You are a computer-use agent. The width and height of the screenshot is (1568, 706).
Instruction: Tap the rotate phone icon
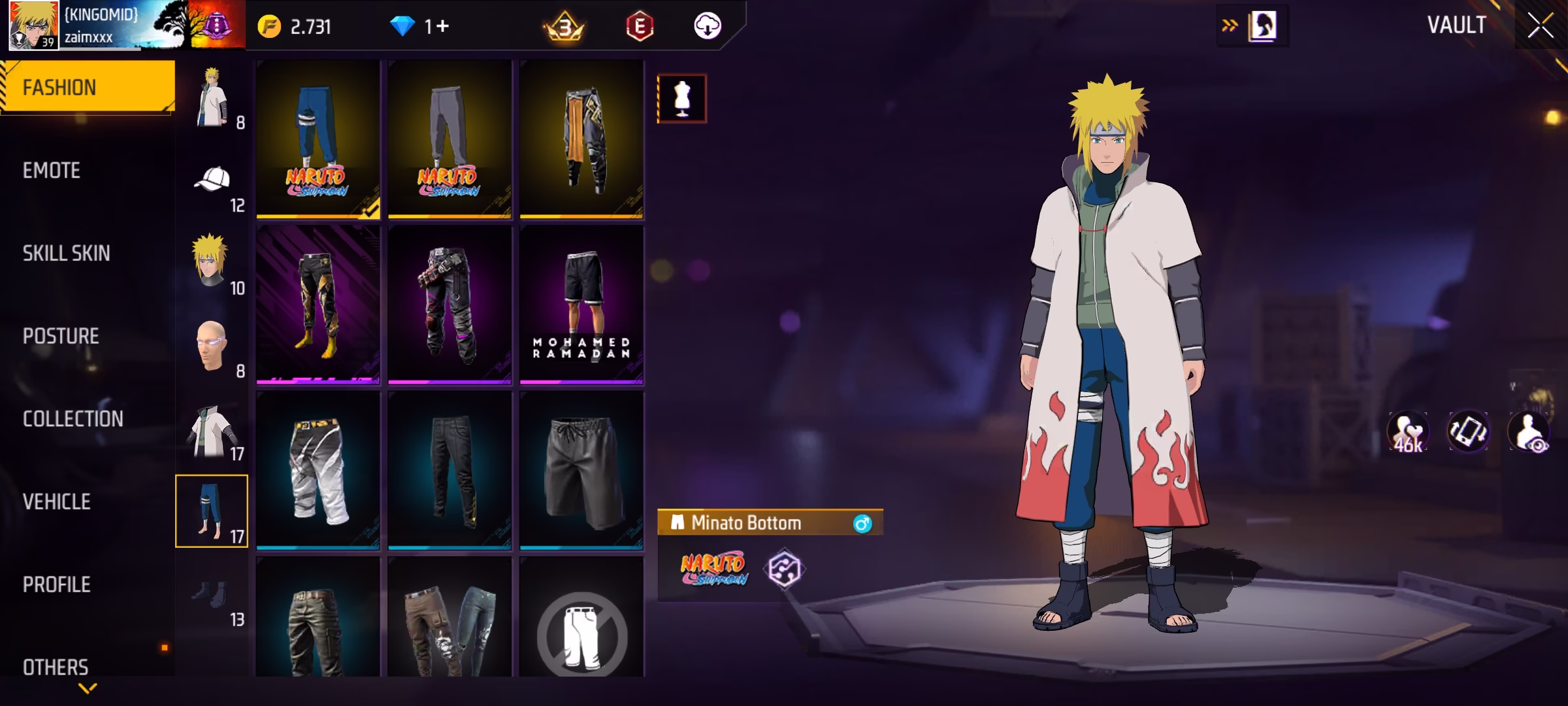[x=1468, y=431]
